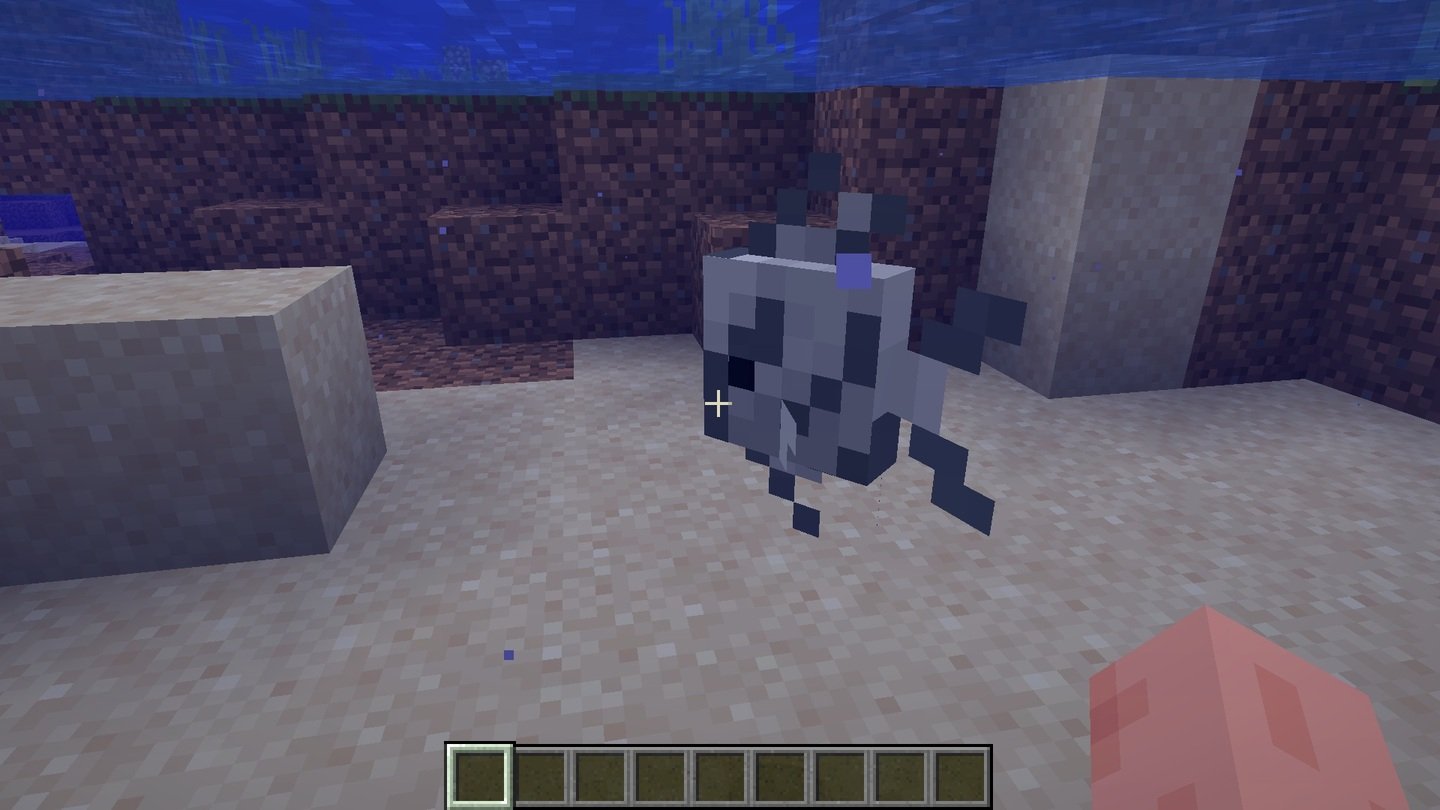Click the fish's black eye
The image size is (1440, 810).
point(742,372)
